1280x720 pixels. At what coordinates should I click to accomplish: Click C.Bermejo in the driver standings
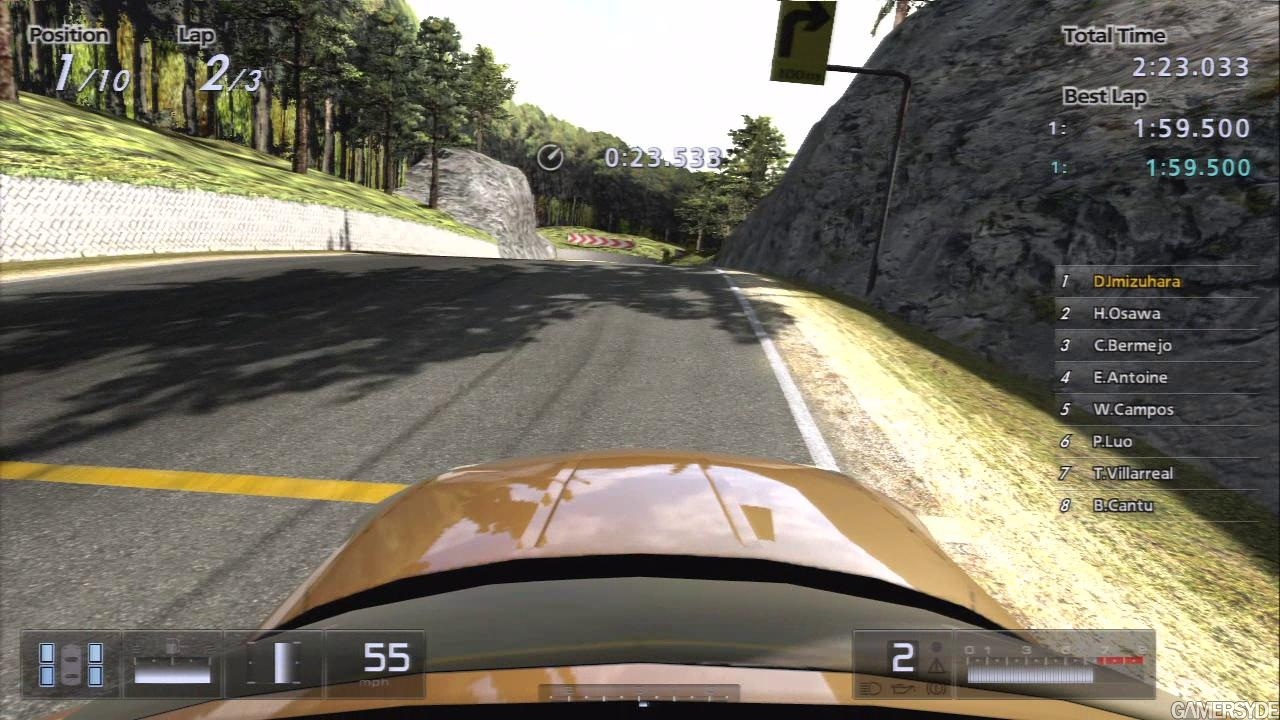click(x=1132, y=345)
